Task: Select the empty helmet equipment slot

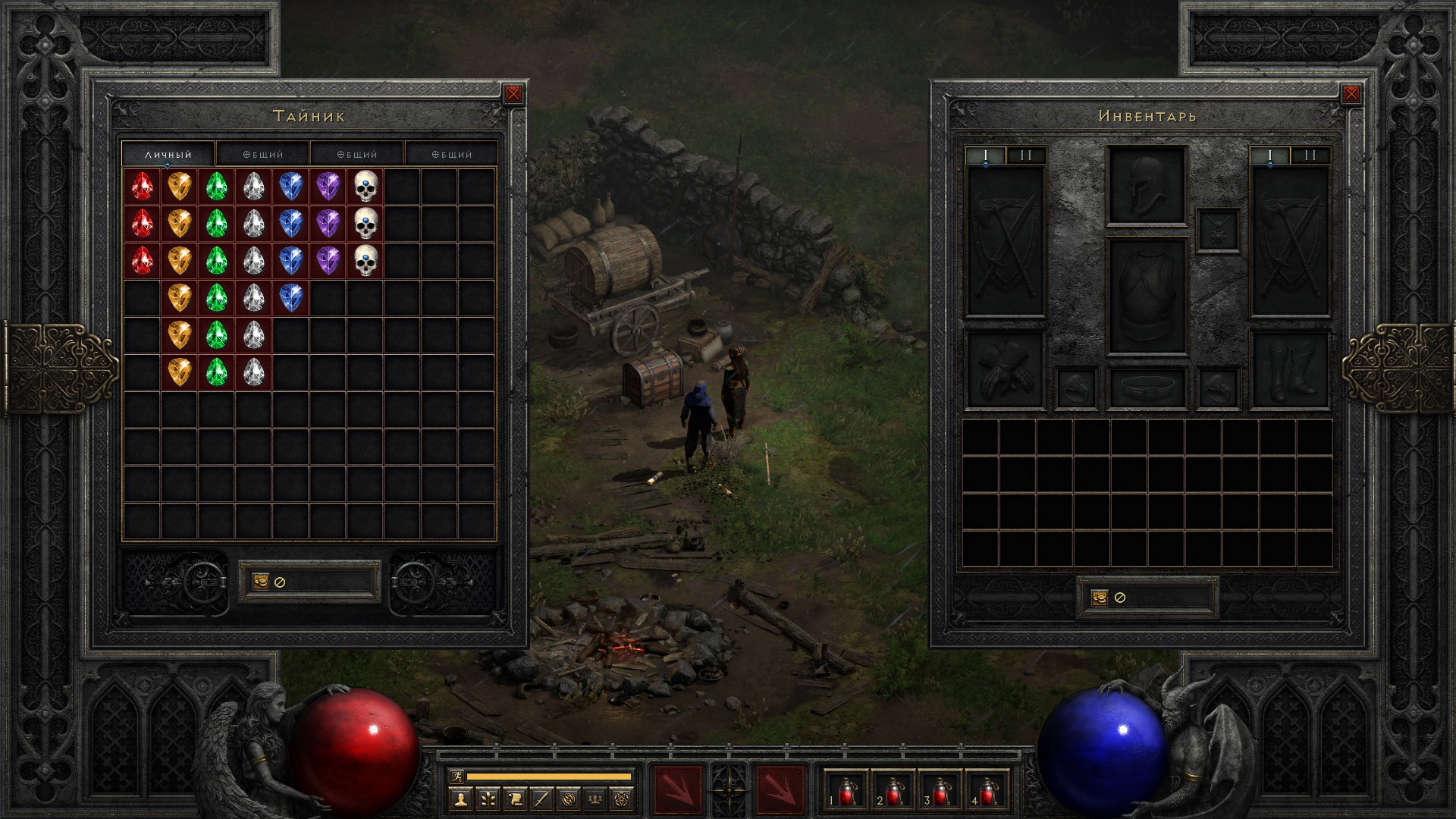Action: (x=1146, y=186)
